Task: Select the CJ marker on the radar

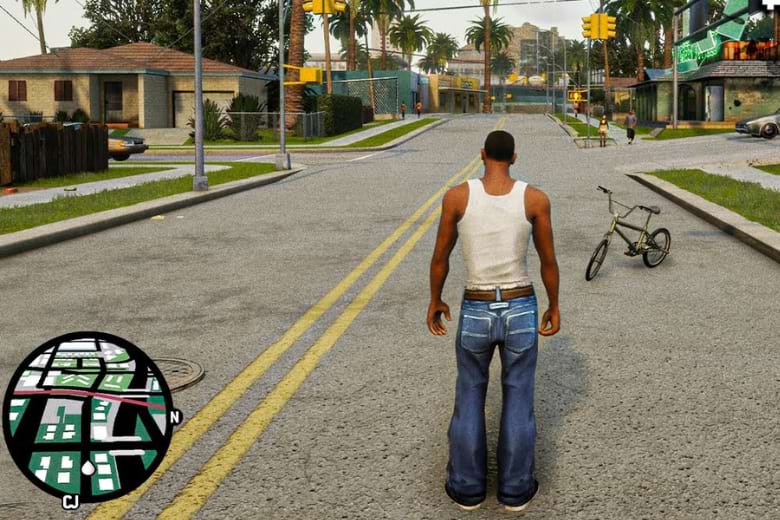Action: [71, 502]
